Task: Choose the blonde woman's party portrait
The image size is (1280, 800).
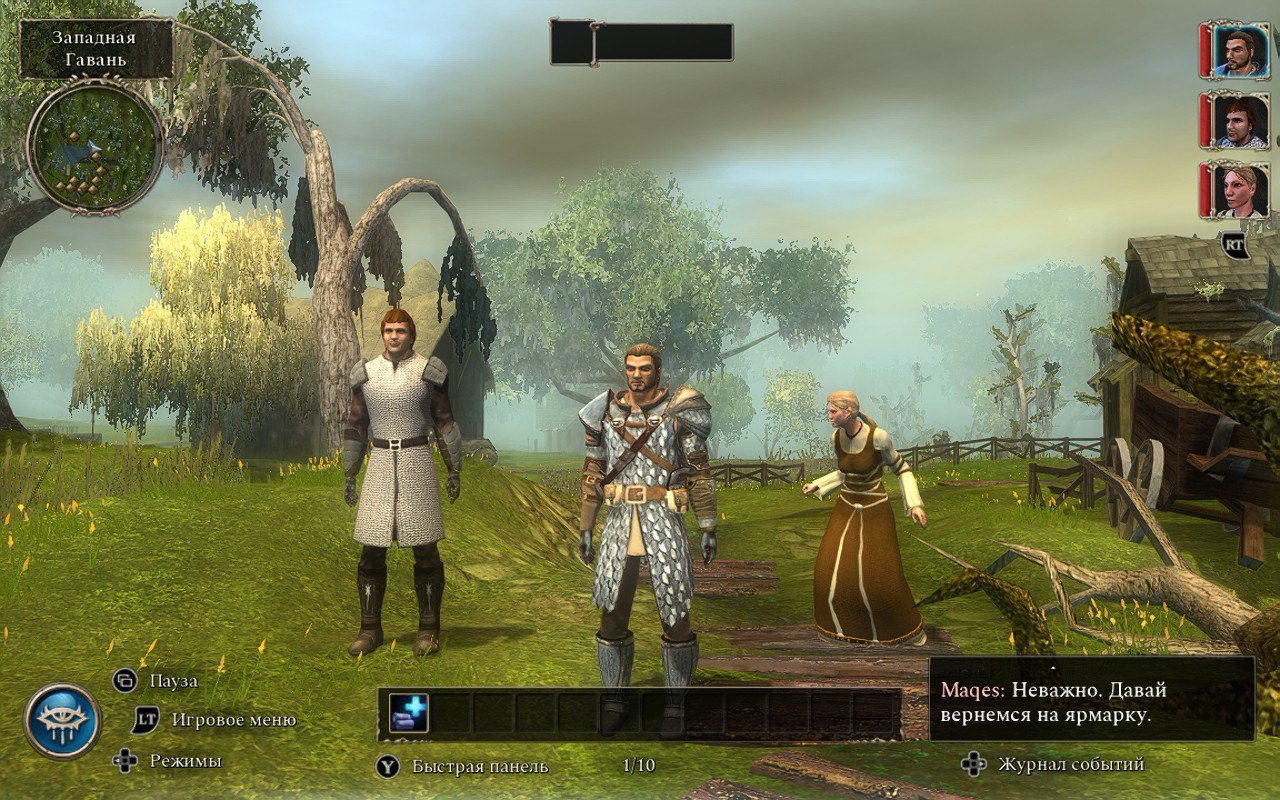Action: tap(1240, 190)
